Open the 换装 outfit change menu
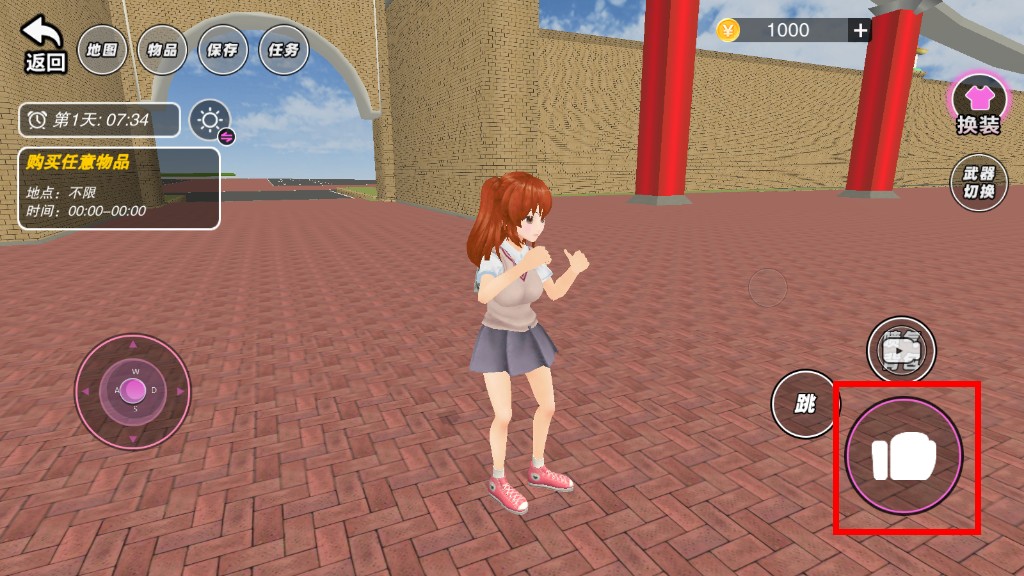This screenshot has width=1024, height=576. pos(978,106)
